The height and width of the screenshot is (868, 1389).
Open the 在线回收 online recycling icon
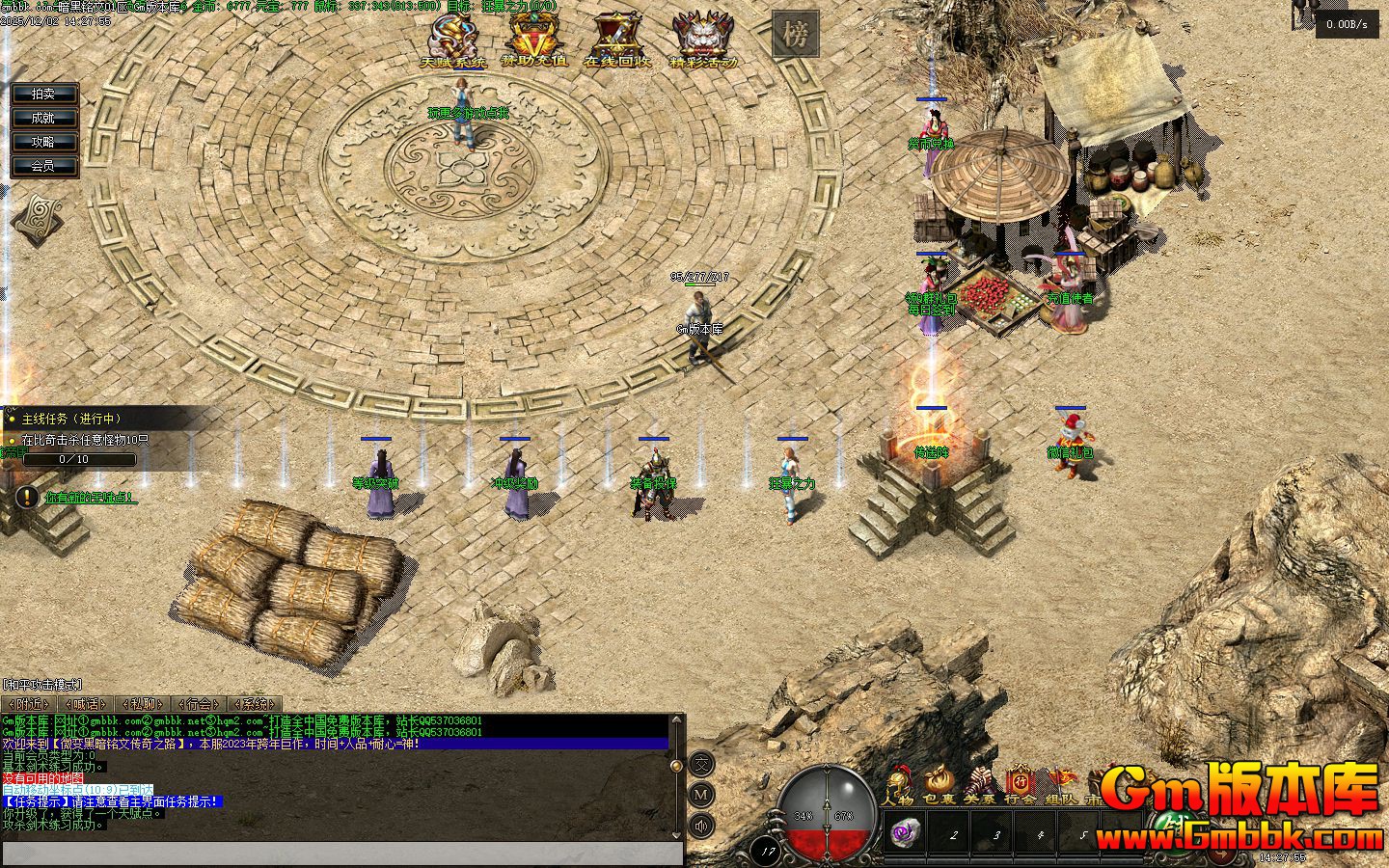[x=616, y=41]
